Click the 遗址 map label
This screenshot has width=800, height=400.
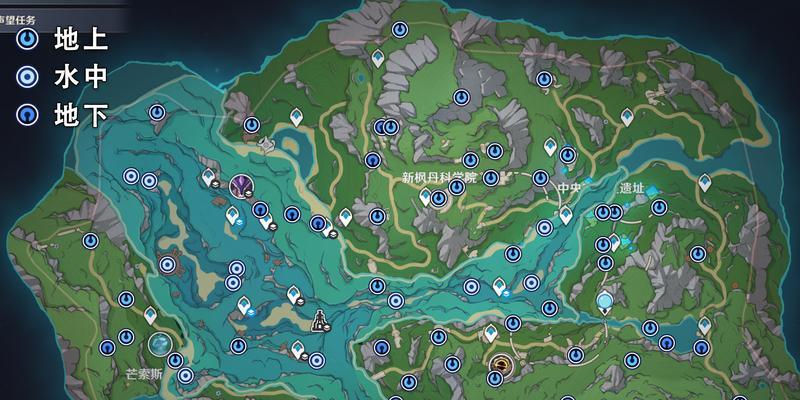click(x=632, y=187)
